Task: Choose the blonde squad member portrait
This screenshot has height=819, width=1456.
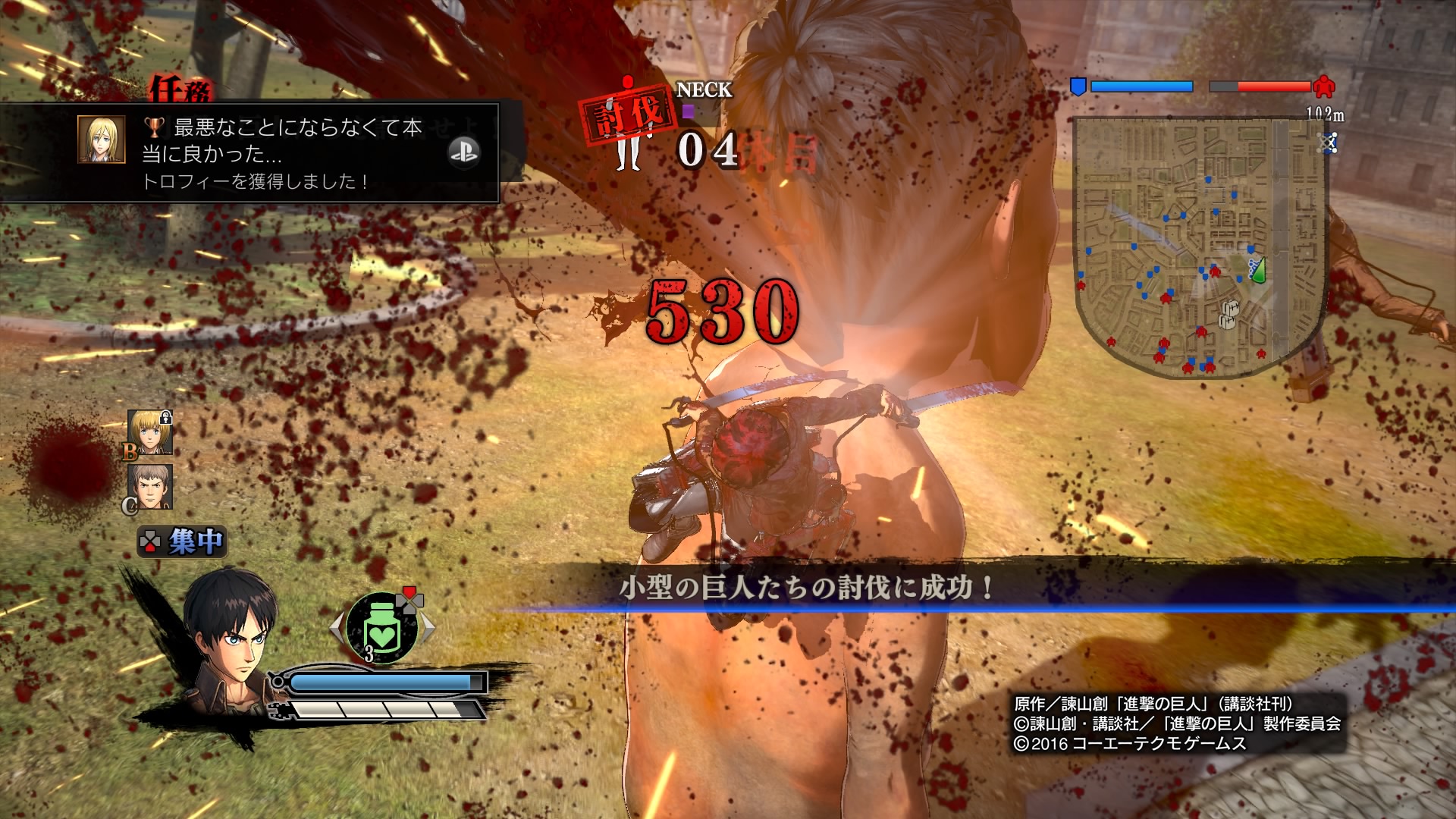Action: click(150, 432)
